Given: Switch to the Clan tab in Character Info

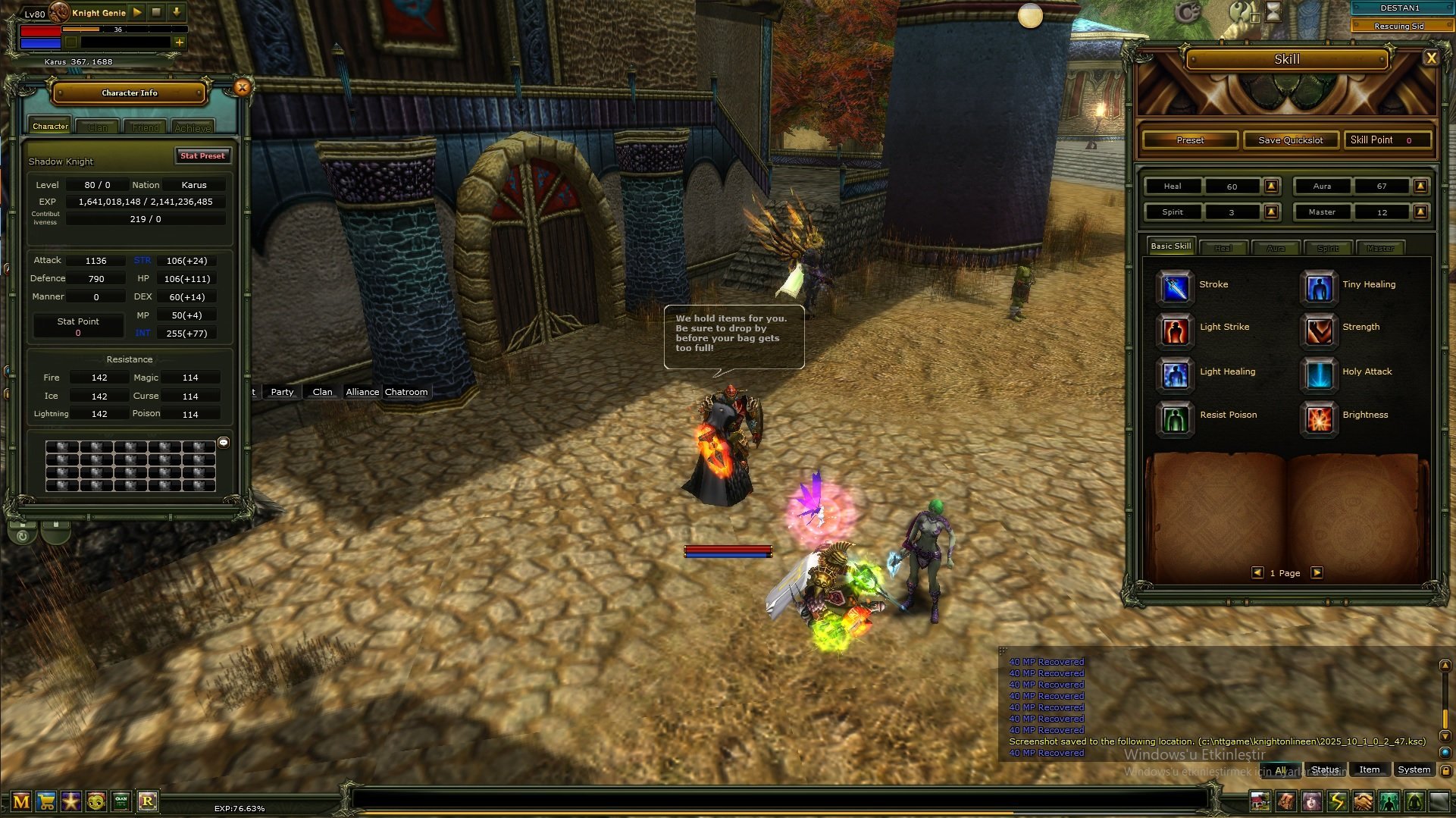Looking at the screenshot, I should [x=98, y=127].
